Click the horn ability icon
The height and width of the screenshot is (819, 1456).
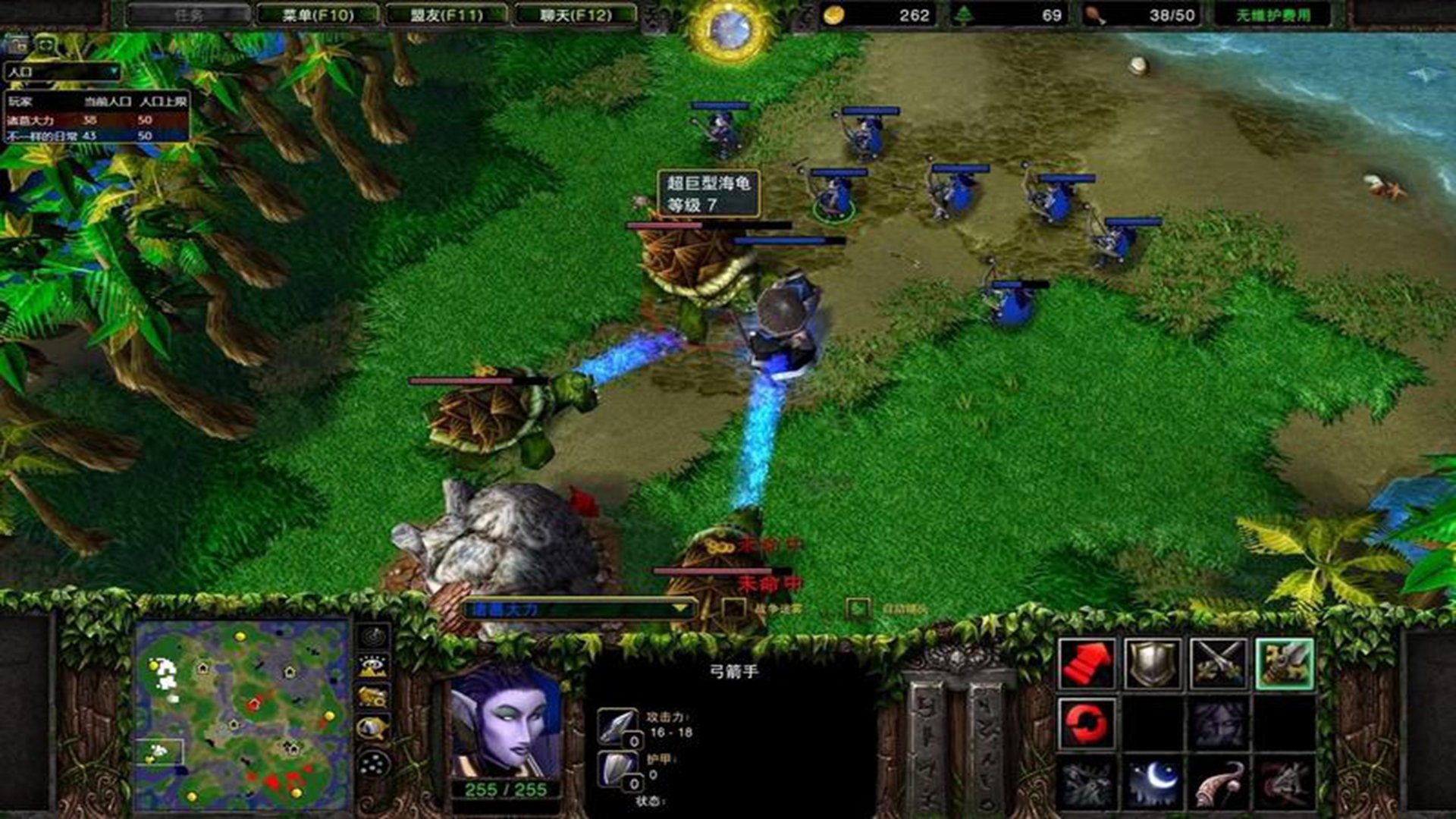(x=1218, y=783)
